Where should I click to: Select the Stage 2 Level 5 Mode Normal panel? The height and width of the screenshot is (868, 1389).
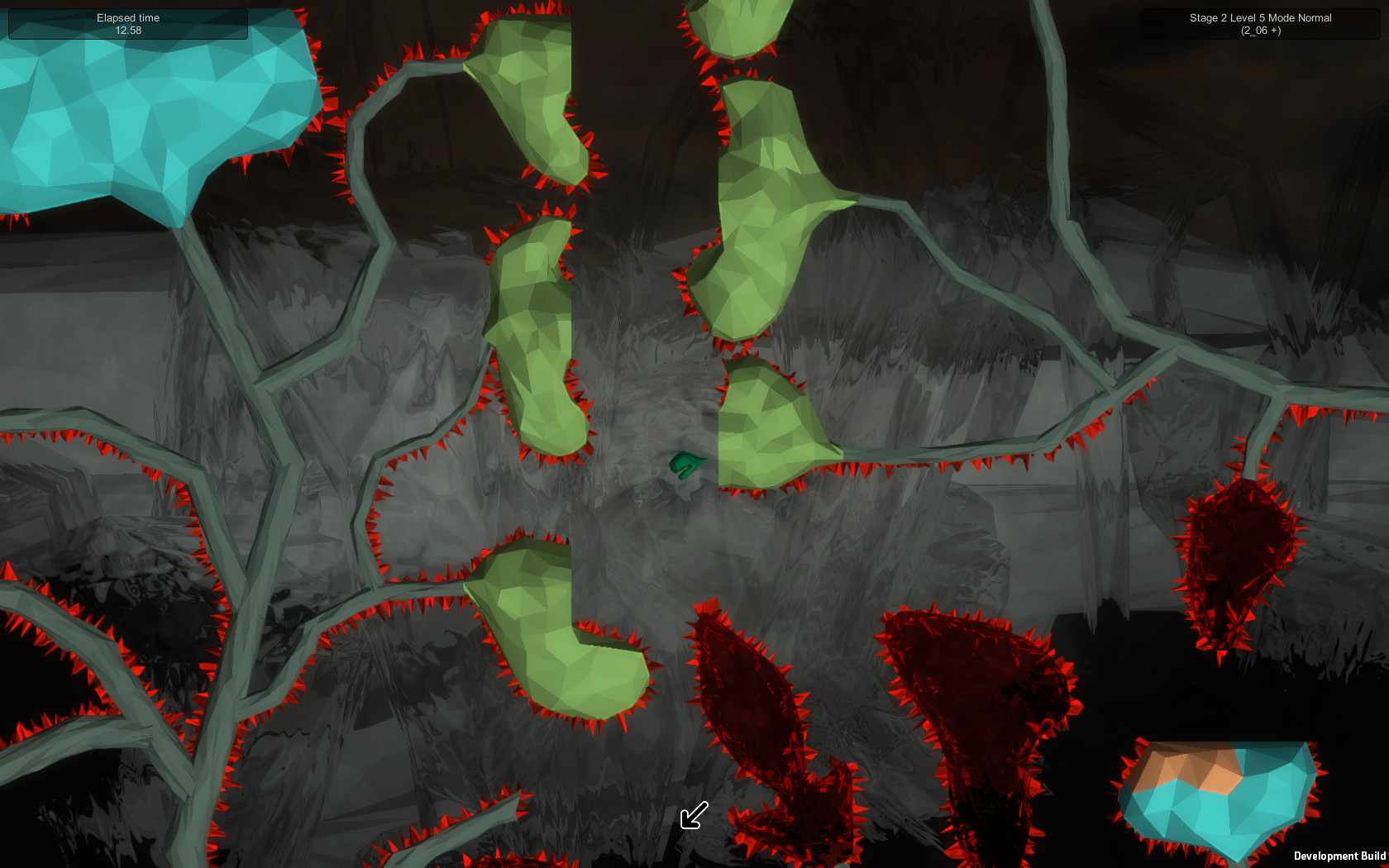coord(1258,23)
